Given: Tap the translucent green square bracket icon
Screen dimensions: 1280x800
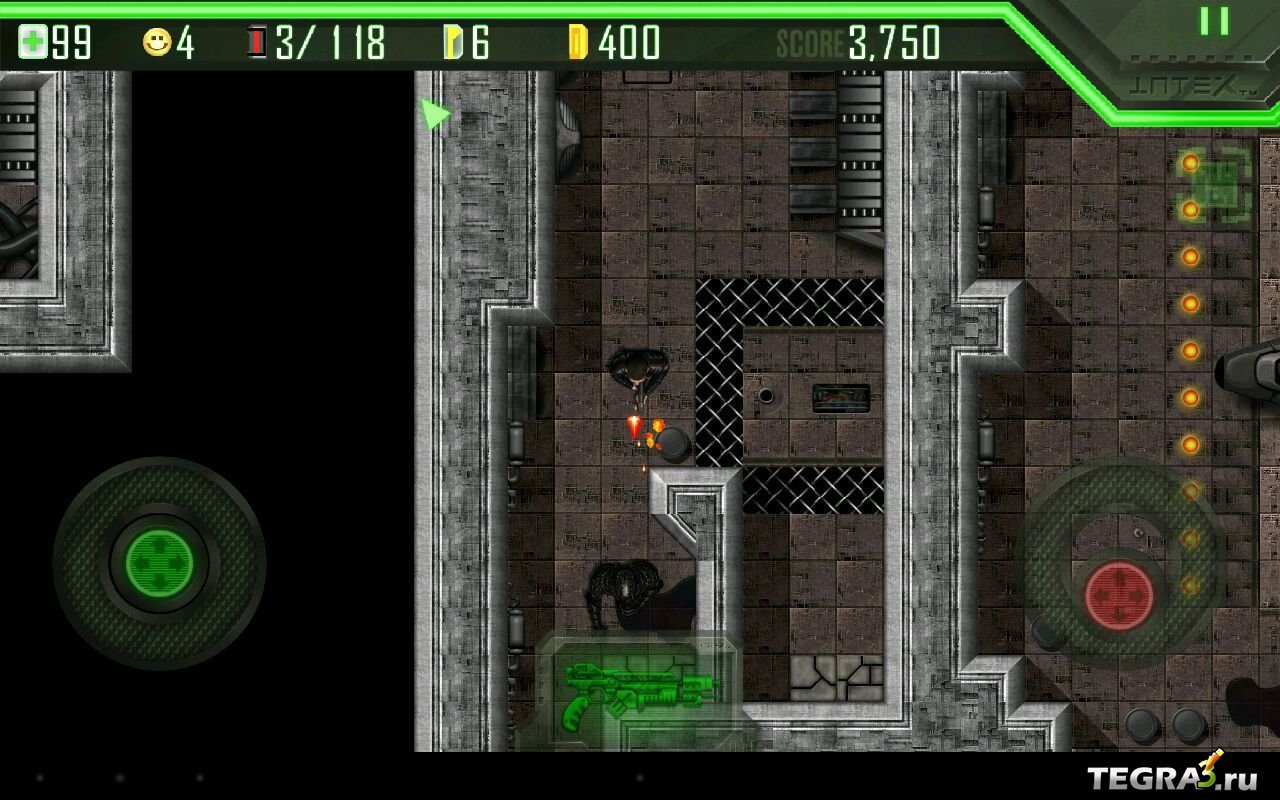Looking at the screenshot, I should point(1216,185).
